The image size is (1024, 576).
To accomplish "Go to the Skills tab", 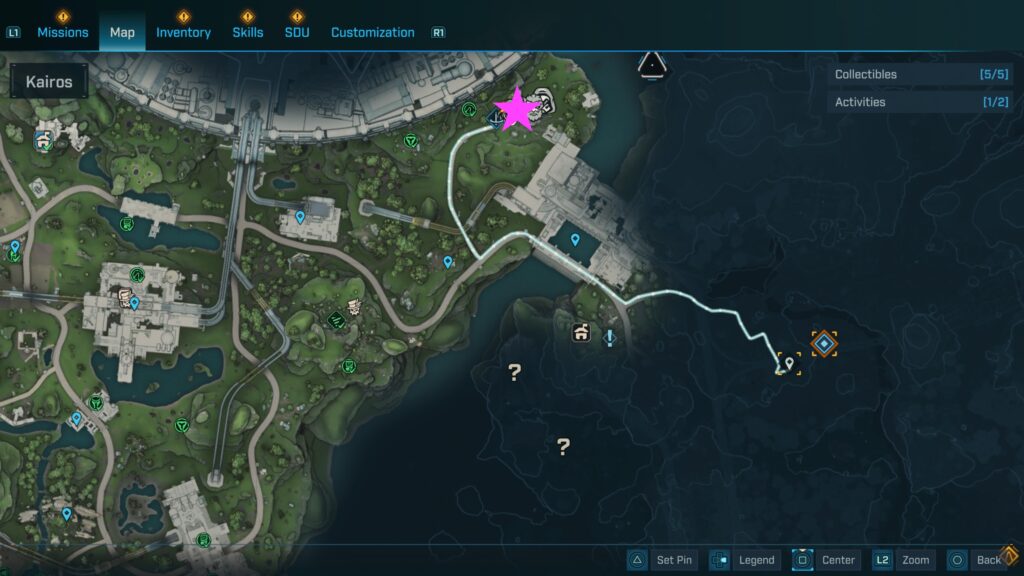I will click(x=248, y=32).
